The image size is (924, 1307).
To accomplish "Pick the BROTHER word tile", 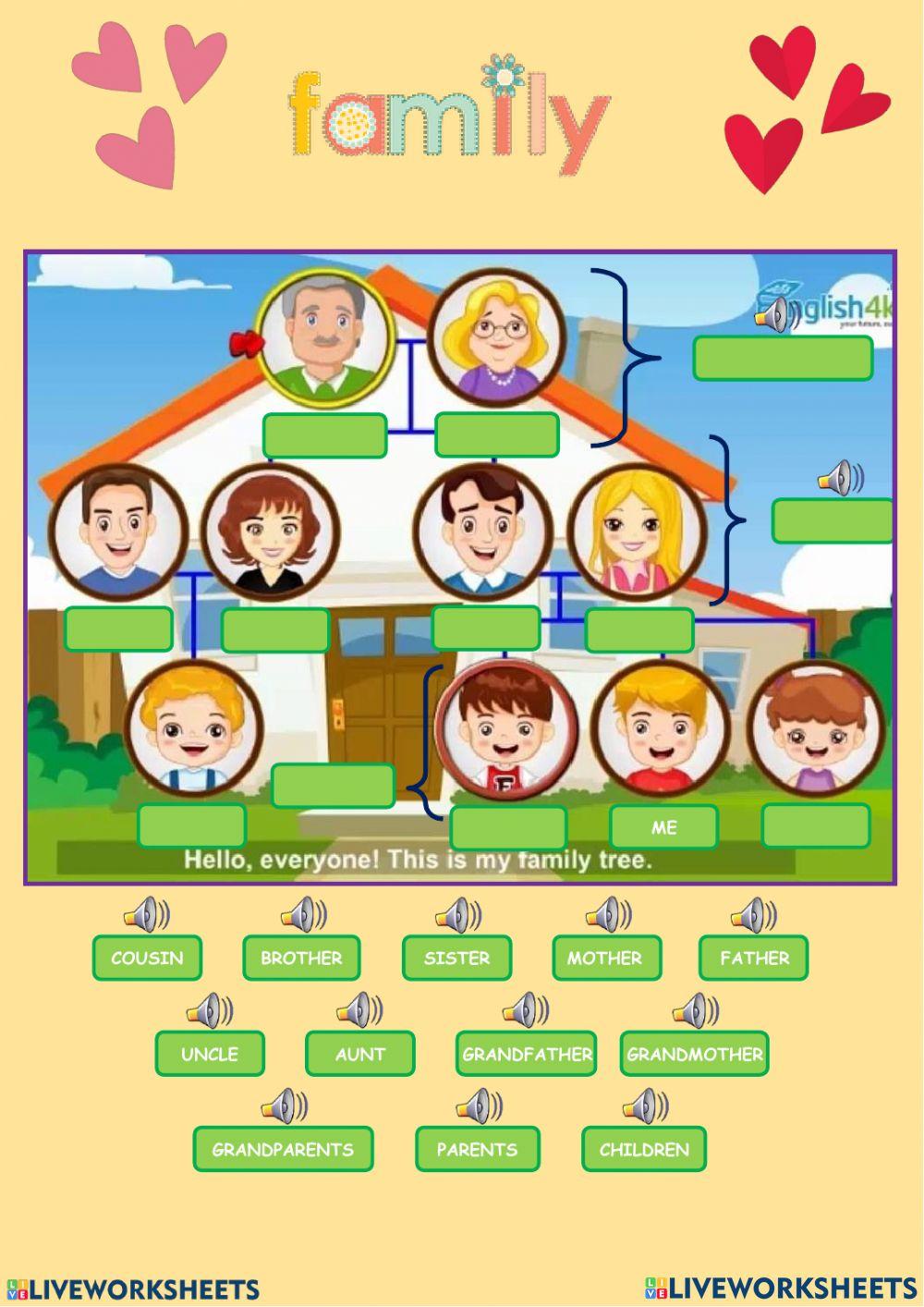I will pos(301,958).
